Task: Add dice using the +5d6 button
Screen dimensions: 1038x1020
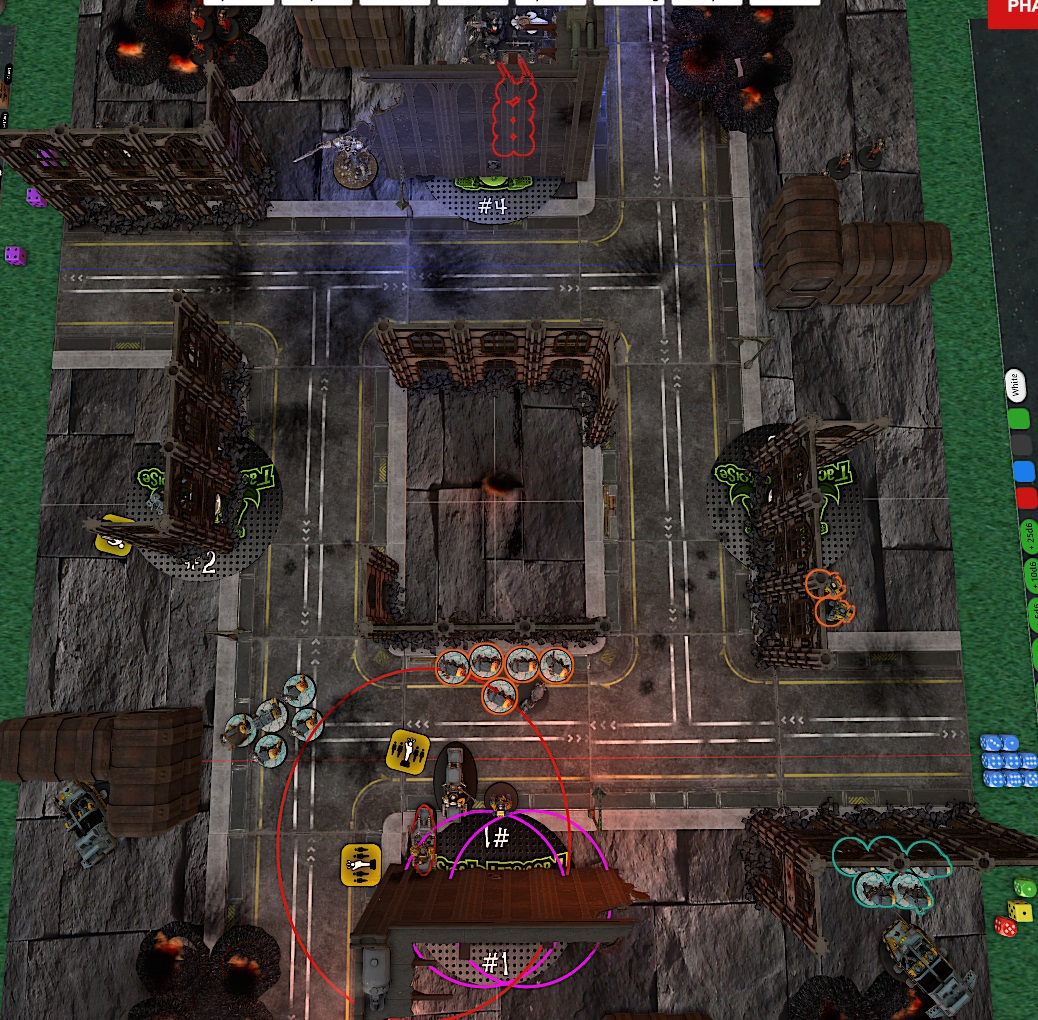Action: pos(1033,613)
